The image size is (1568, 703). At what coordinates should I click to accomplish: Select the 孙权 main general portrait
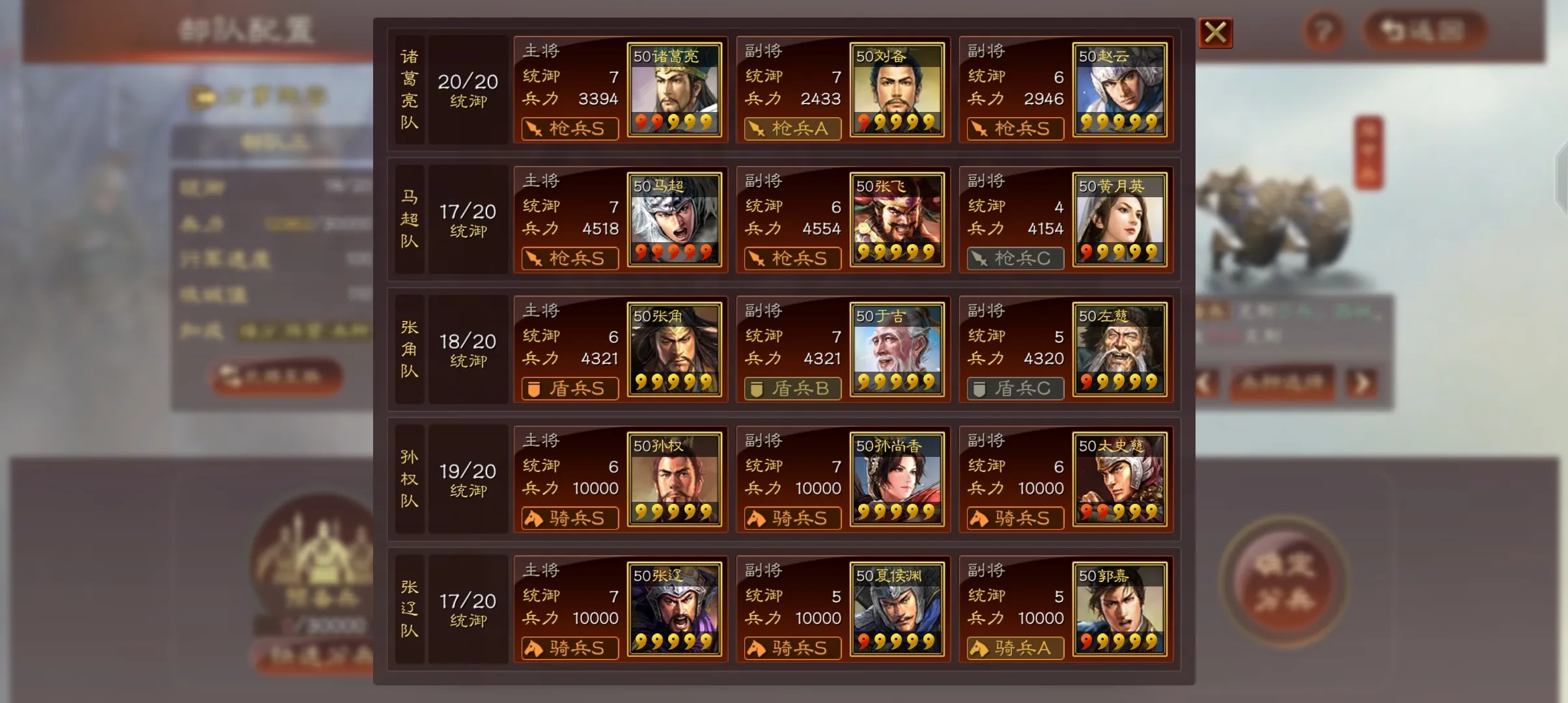pos(674,479)
